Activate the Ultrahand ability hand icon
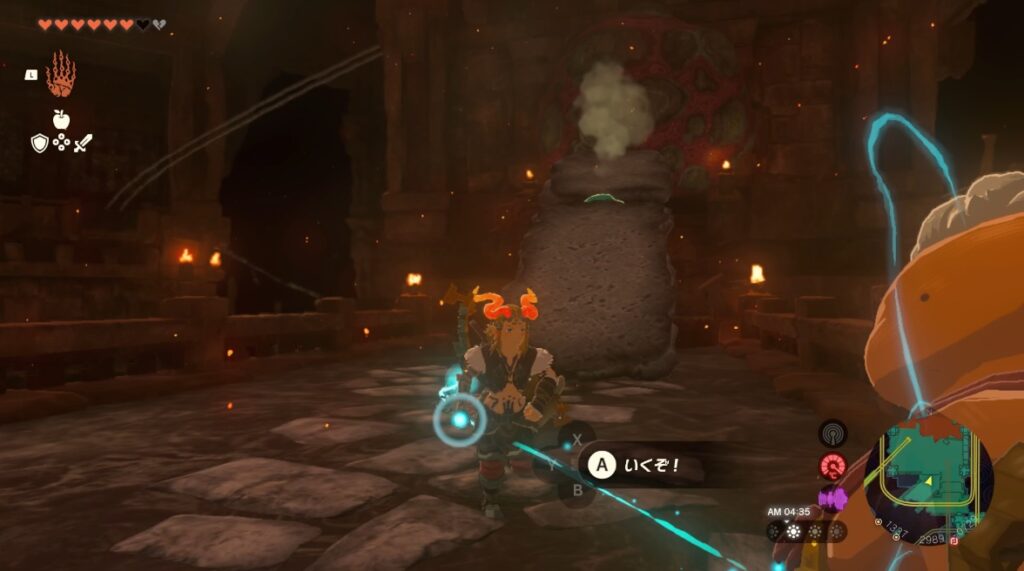 60,74
